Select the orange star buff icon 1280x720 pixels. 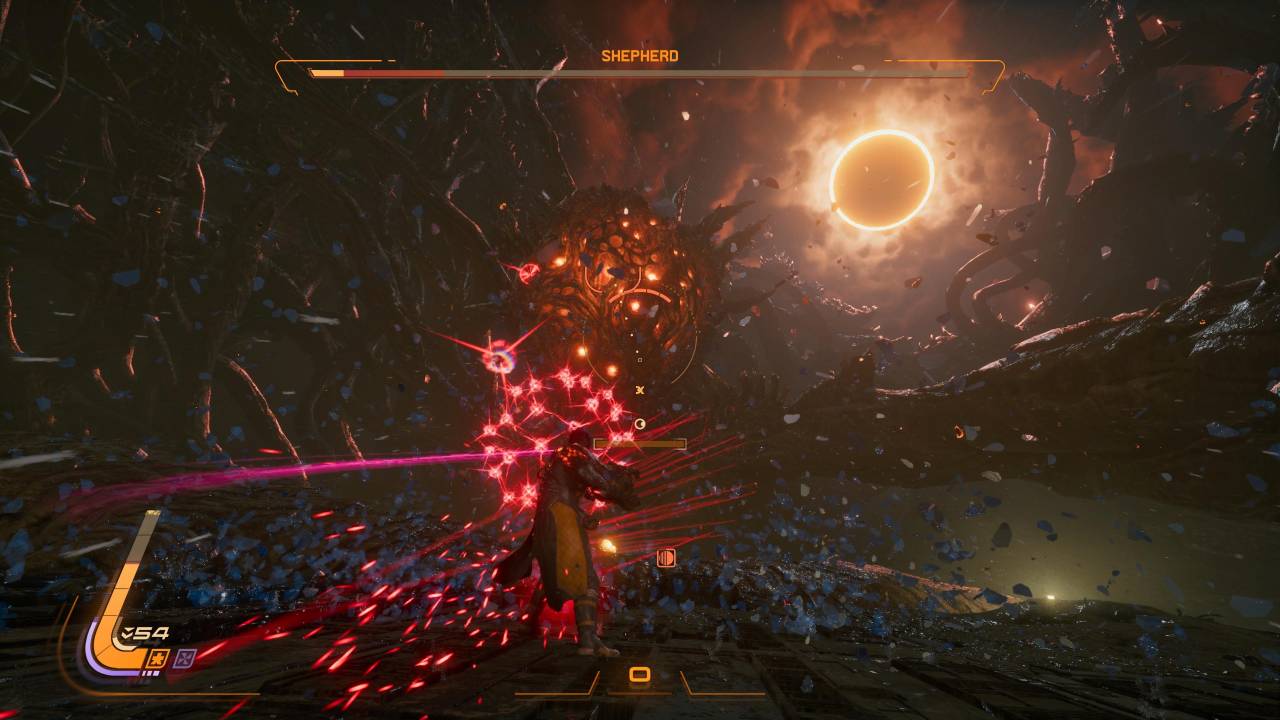pyautogui.click(x=157, y=657)
